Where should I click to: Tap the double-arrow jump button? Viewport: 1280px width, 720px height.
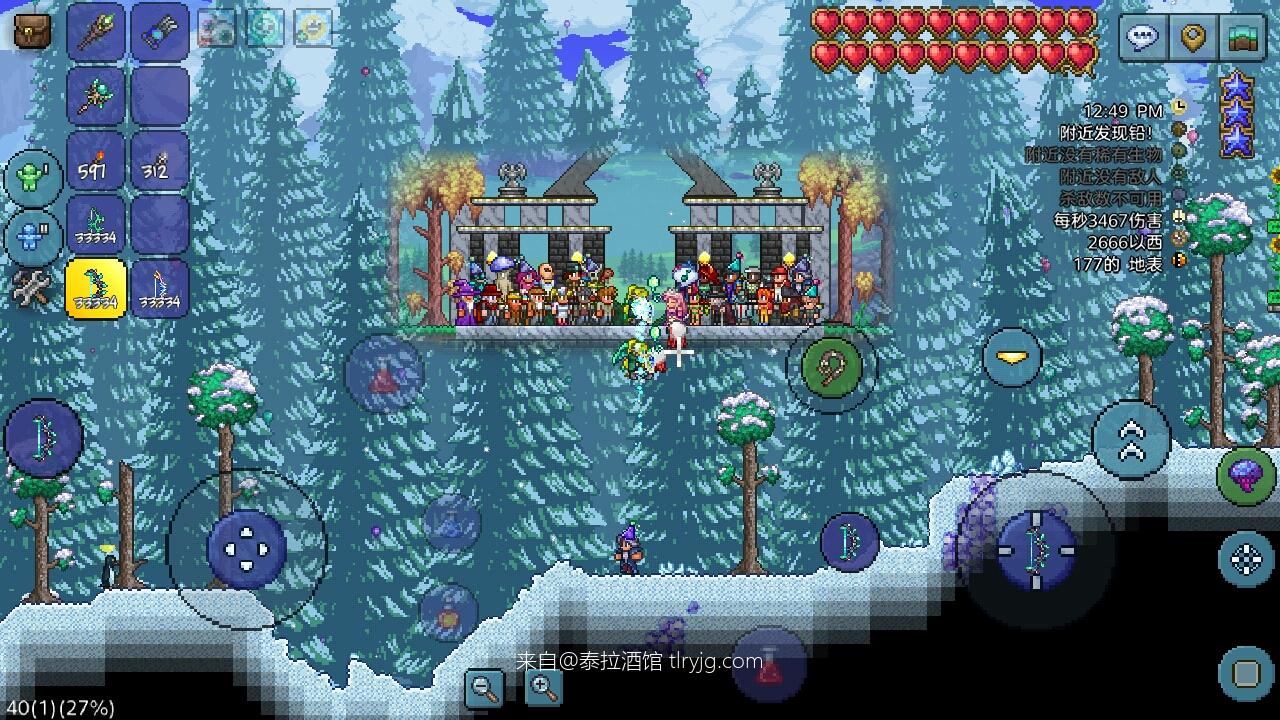(1131, 440)
